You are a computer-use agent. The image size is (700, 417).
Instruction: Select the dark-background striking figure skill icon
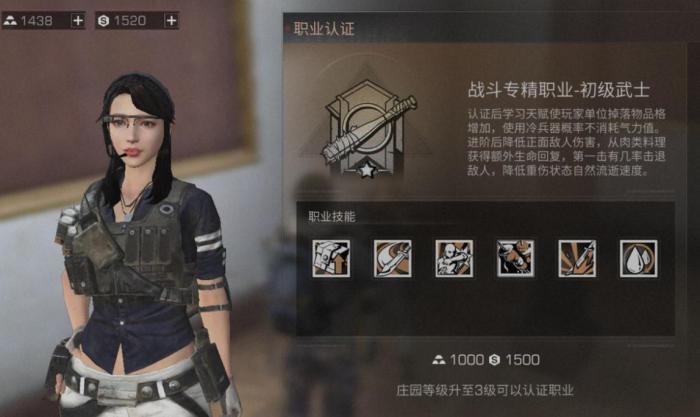click(516, 258)
